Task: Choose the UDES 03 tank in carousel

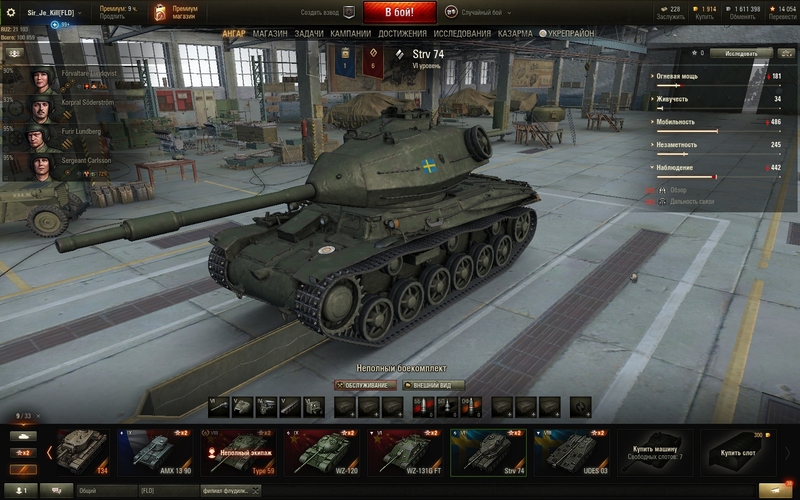Action: pyautogui.click(x=572, y=452)
